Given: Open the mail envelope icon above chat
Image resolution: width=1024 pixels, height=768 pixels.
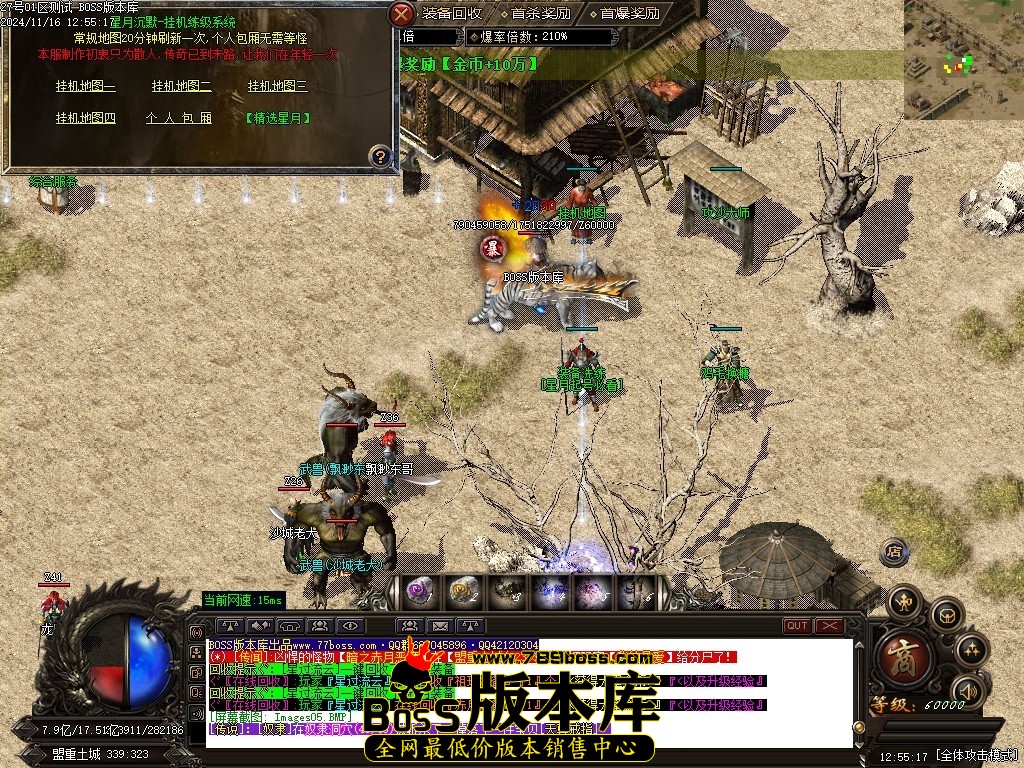Looking at the screenshot, I should (439, 626).
